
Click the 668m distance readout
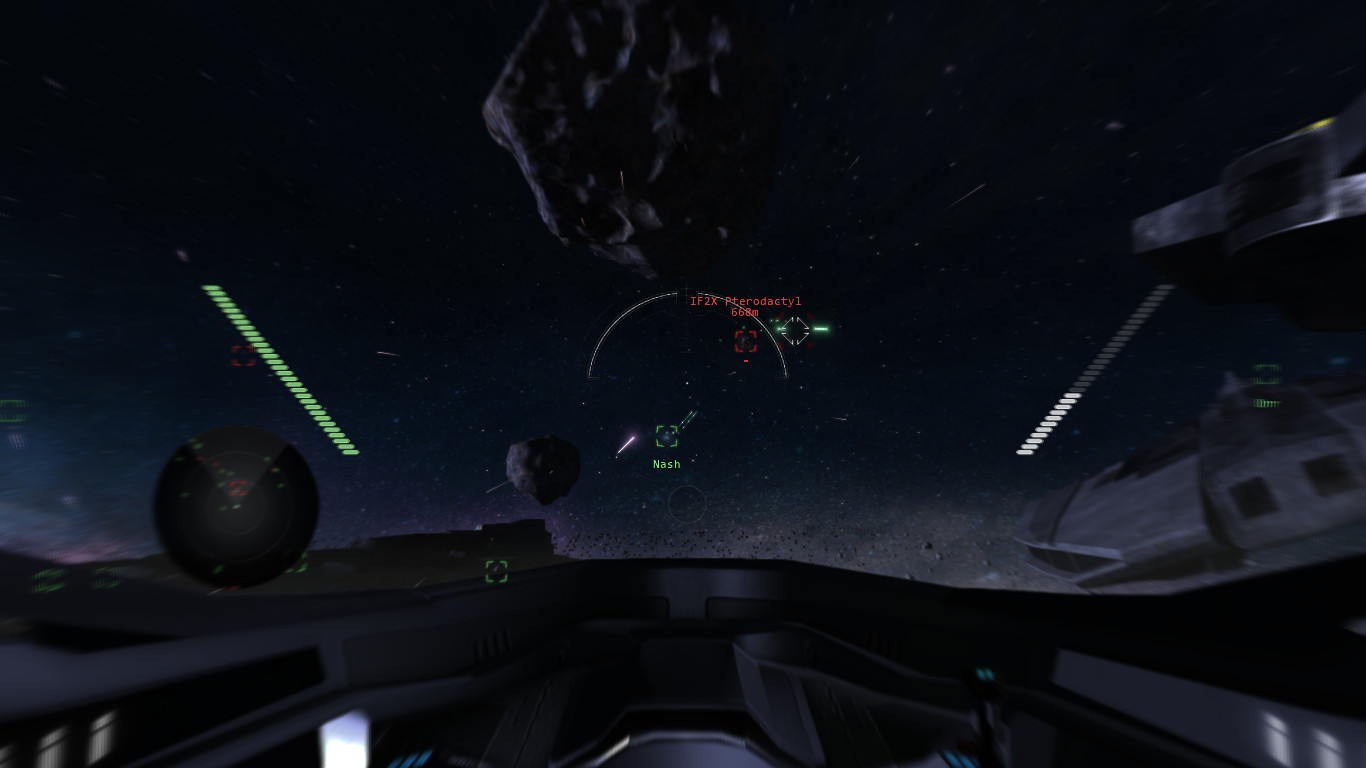click(x=745, y=311)
